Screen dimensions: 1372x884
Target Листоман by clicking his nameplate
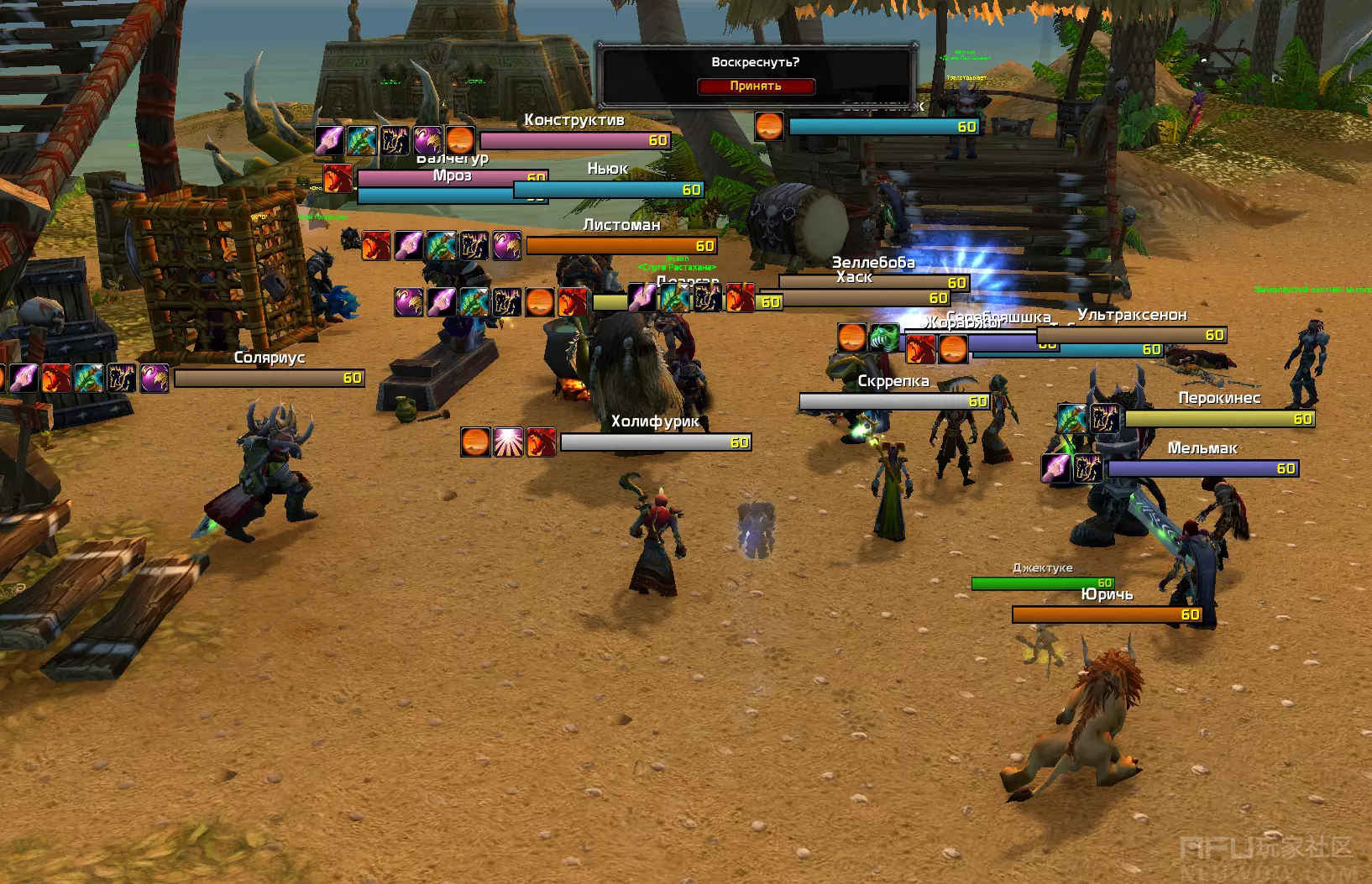[621, 245]
